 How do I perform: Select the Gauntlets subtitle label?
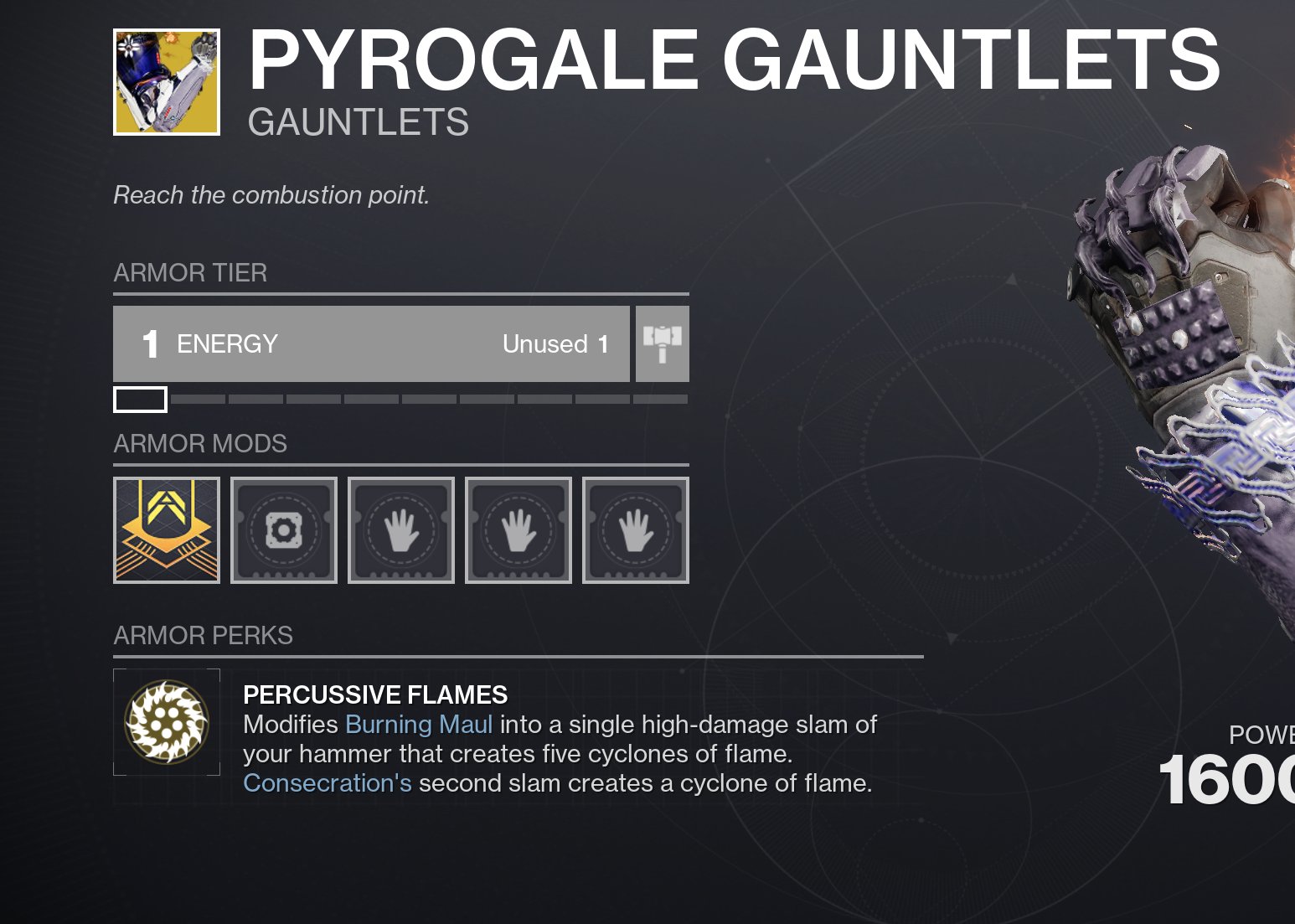(358, 121)
